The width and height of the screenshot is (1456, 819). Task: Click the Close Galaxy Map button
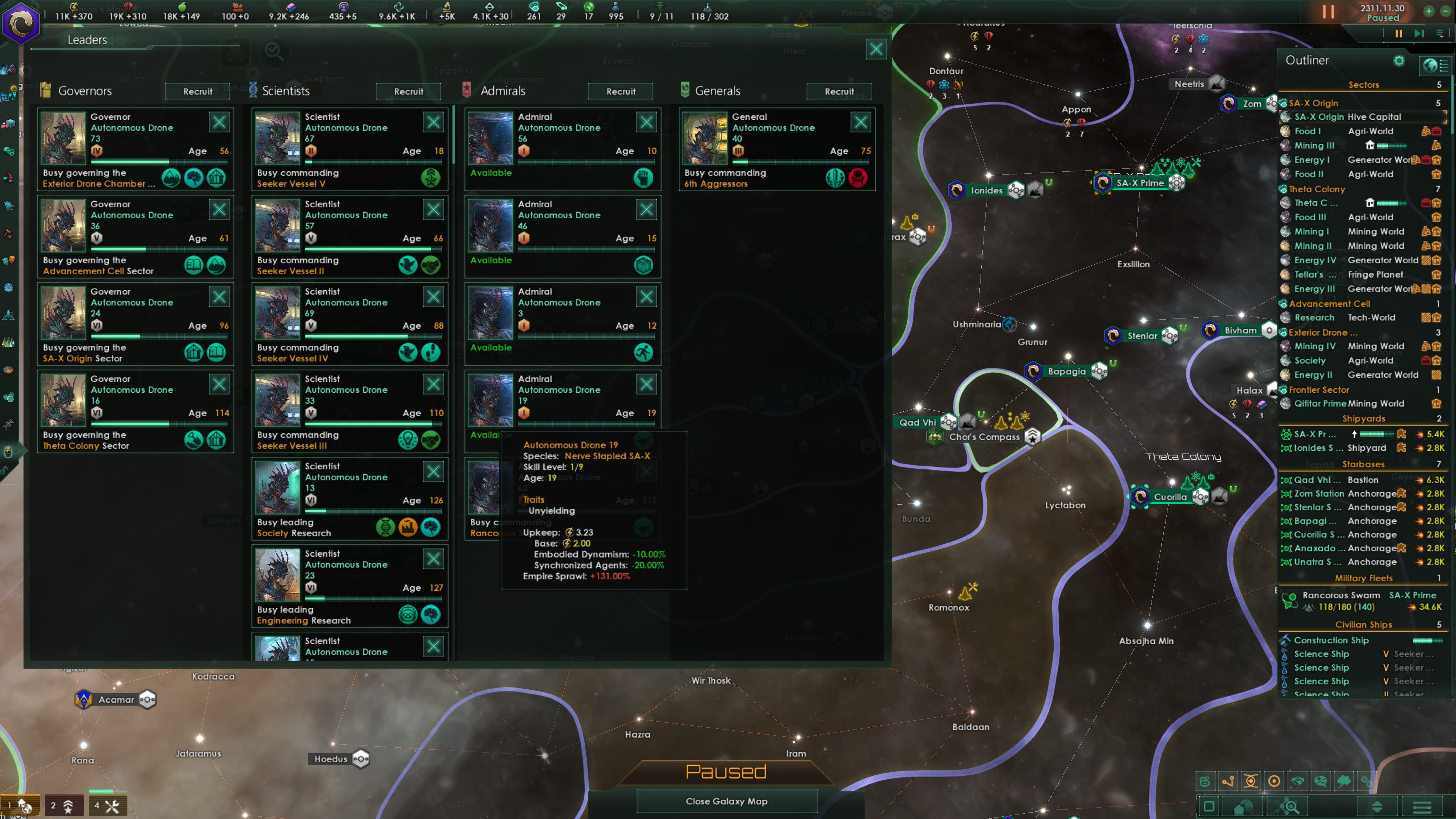coord(727,801)
